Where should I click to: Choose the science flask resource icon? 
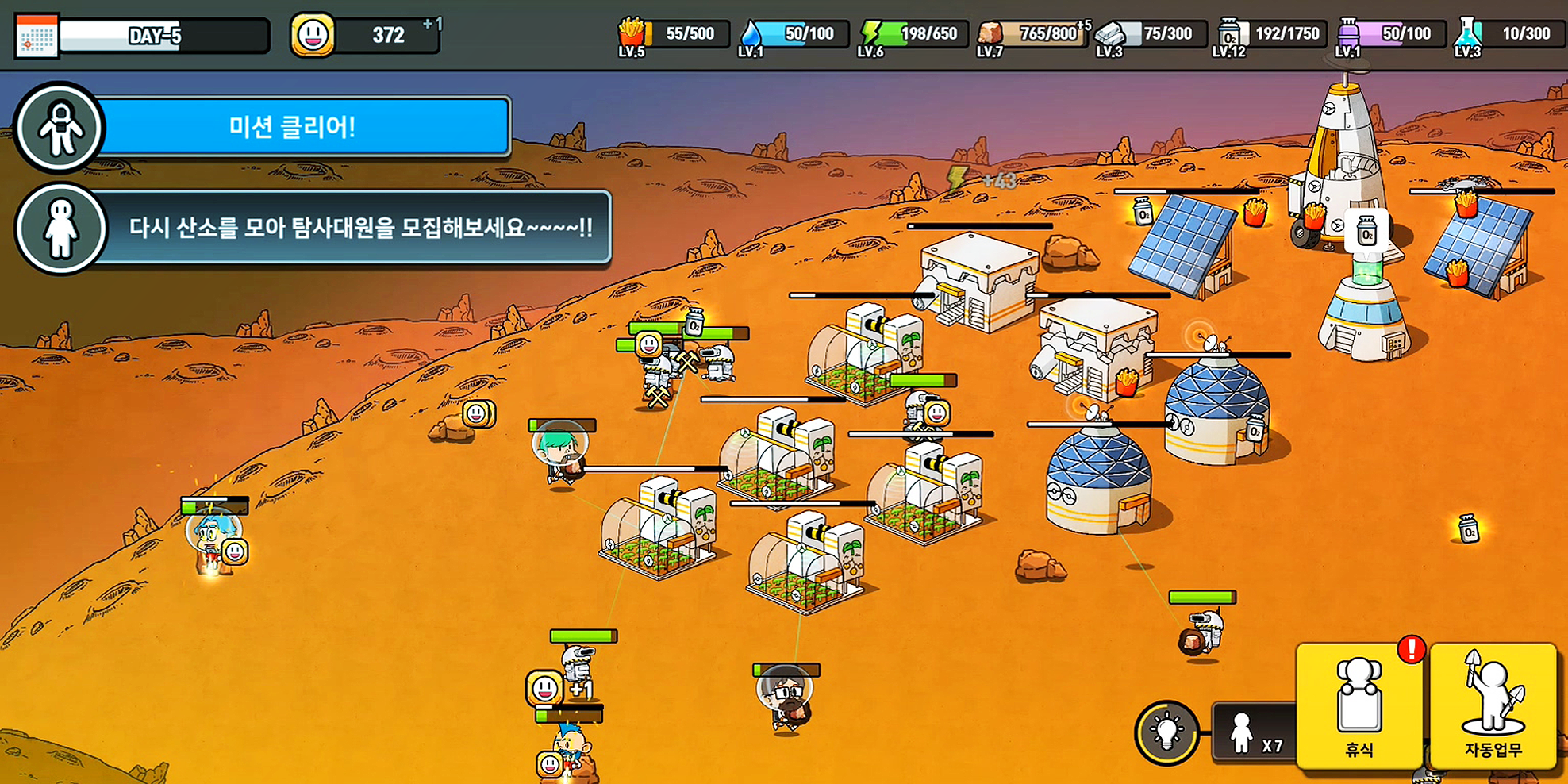1468,34
